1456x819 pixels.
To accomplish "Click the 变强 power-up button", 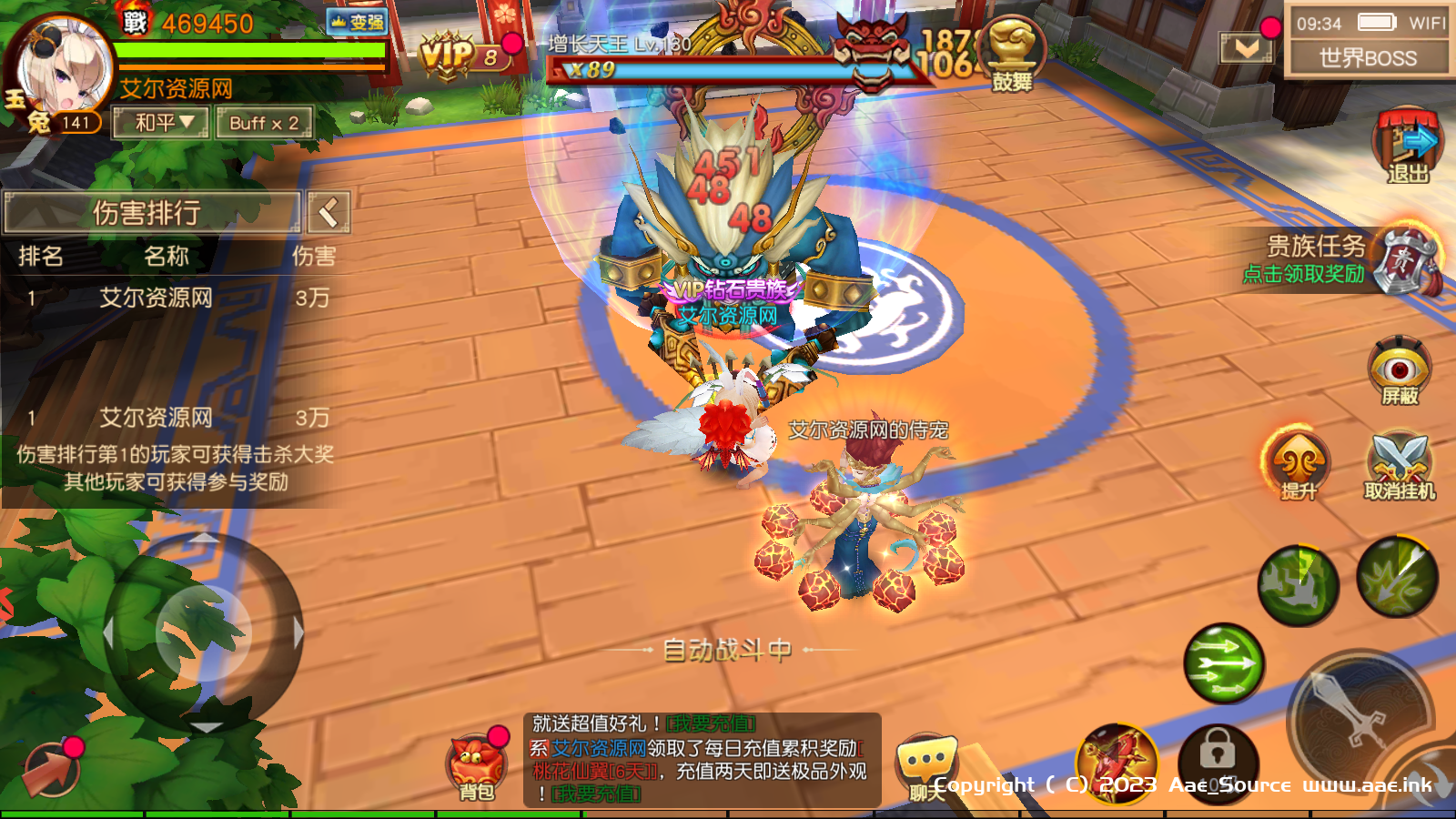I will (357, 22).
